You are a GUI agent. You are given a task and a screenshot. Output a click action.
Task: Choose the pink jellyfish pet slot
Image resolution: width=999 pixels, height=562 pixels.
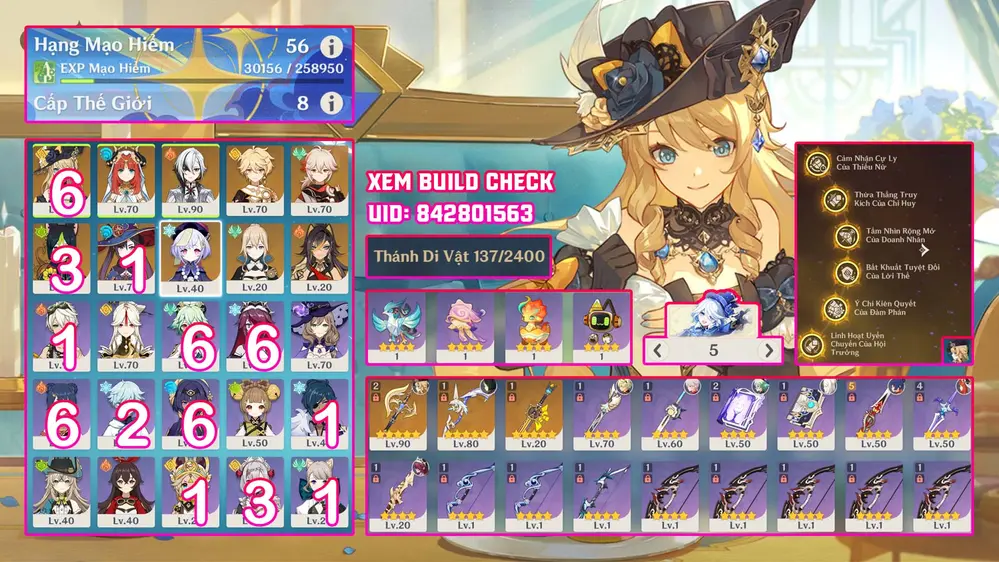click(x=465, y=326)
